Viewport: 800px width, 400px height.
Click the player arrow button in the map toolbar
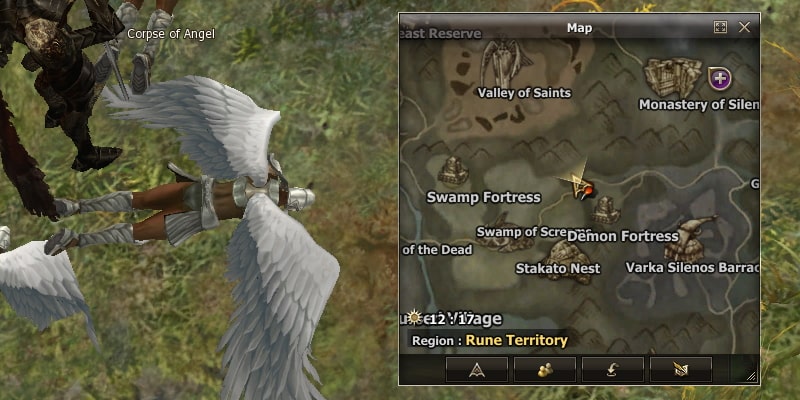[x=476, y=368]
